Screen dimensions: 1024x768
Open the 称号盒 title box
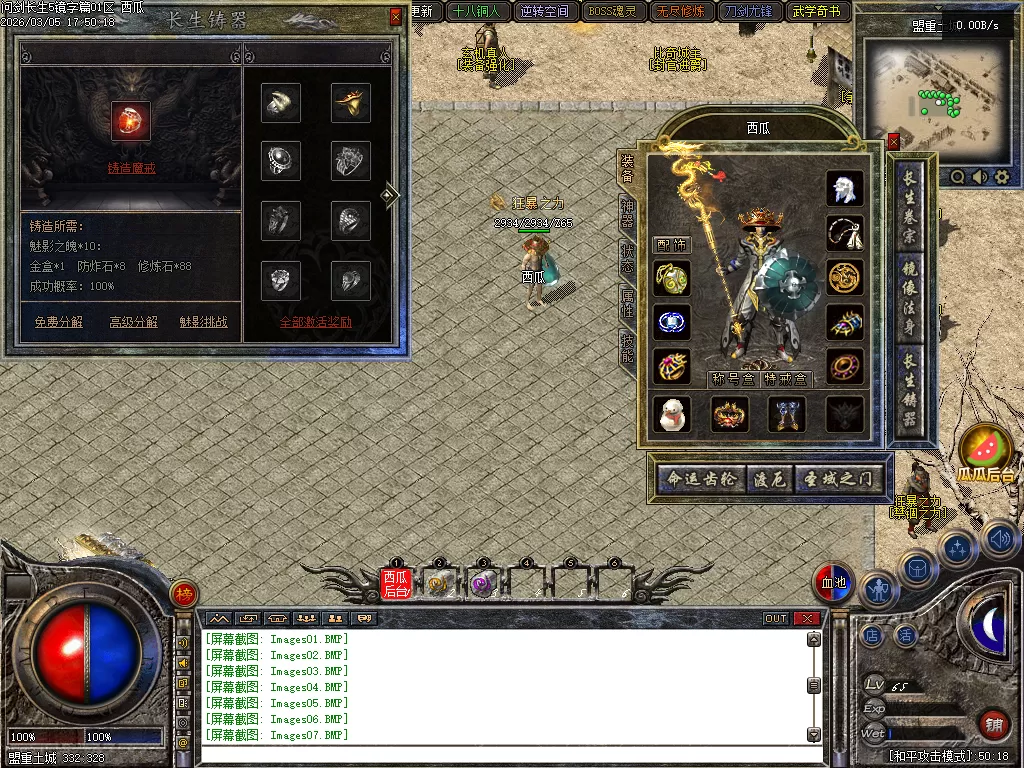tap(732, 379)
